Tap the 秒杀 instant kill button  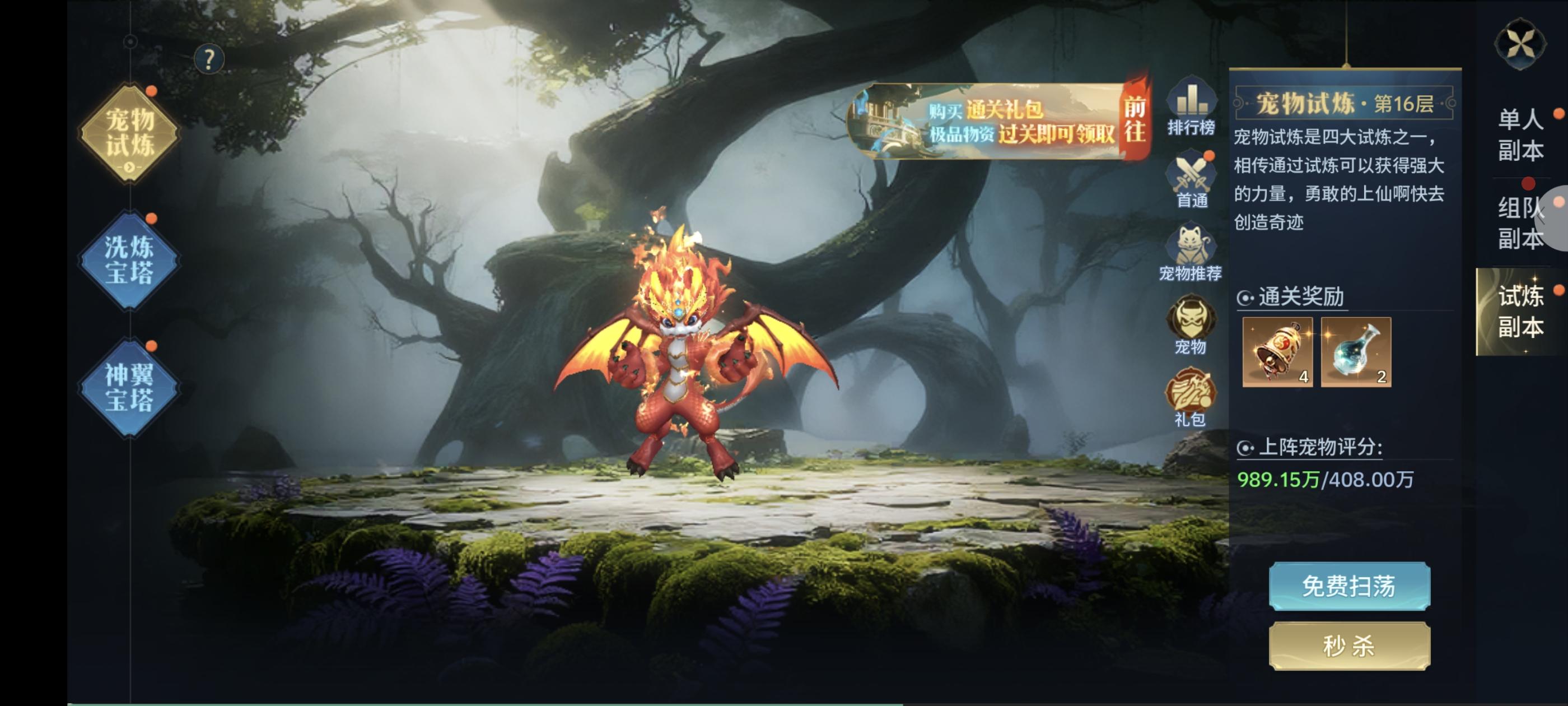(1350, 645)
